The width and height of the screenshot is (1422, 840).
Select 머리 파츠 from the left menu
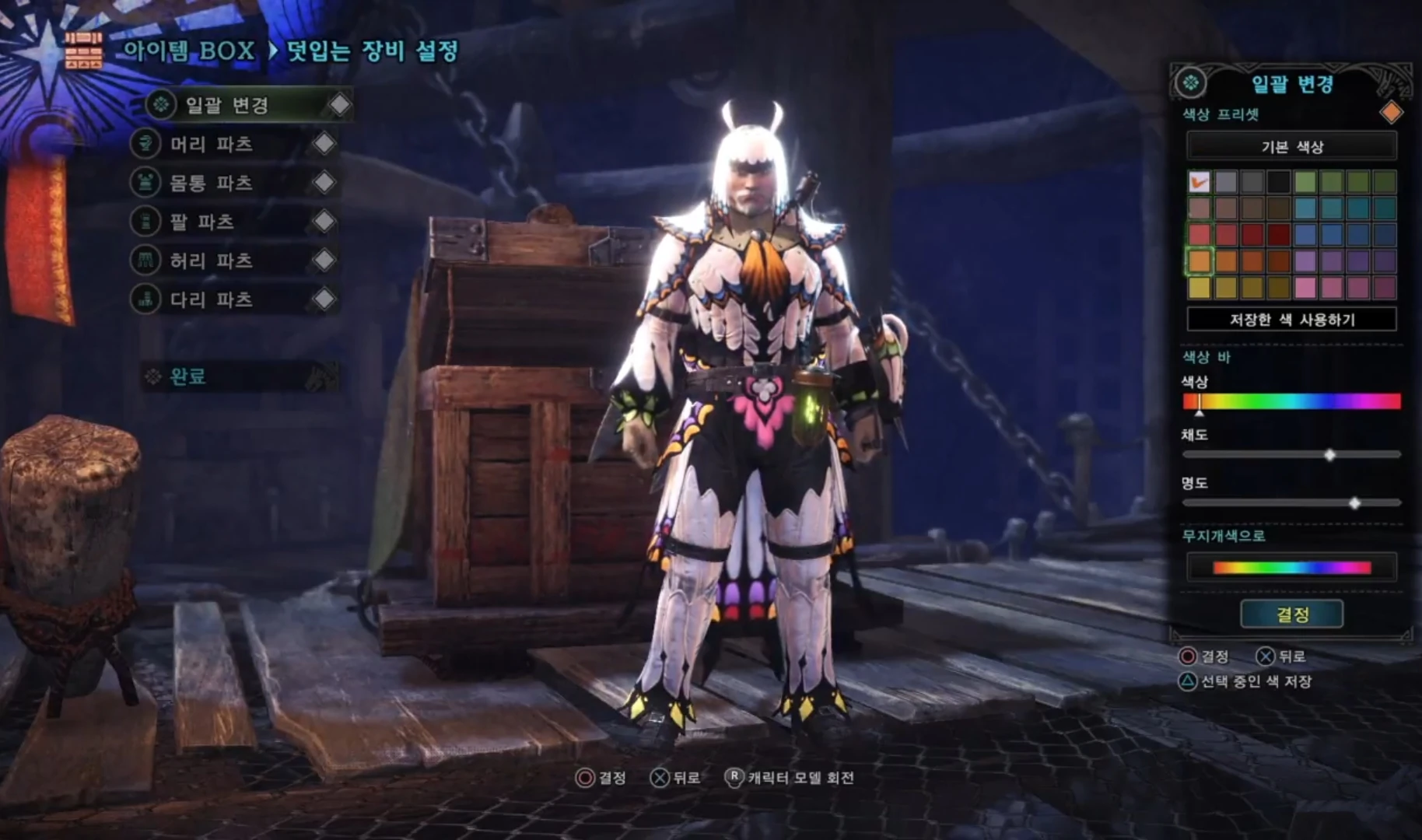tap(210, 144)
